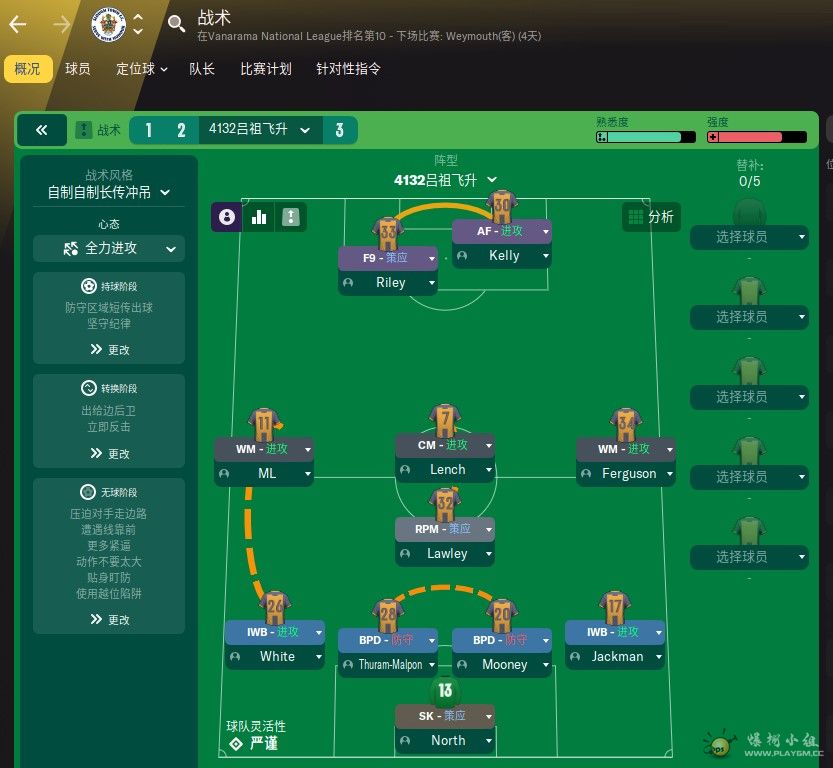833x768 pixels.
Task: Click 更改 under 持球阶段
Action: tap(109, 350)
